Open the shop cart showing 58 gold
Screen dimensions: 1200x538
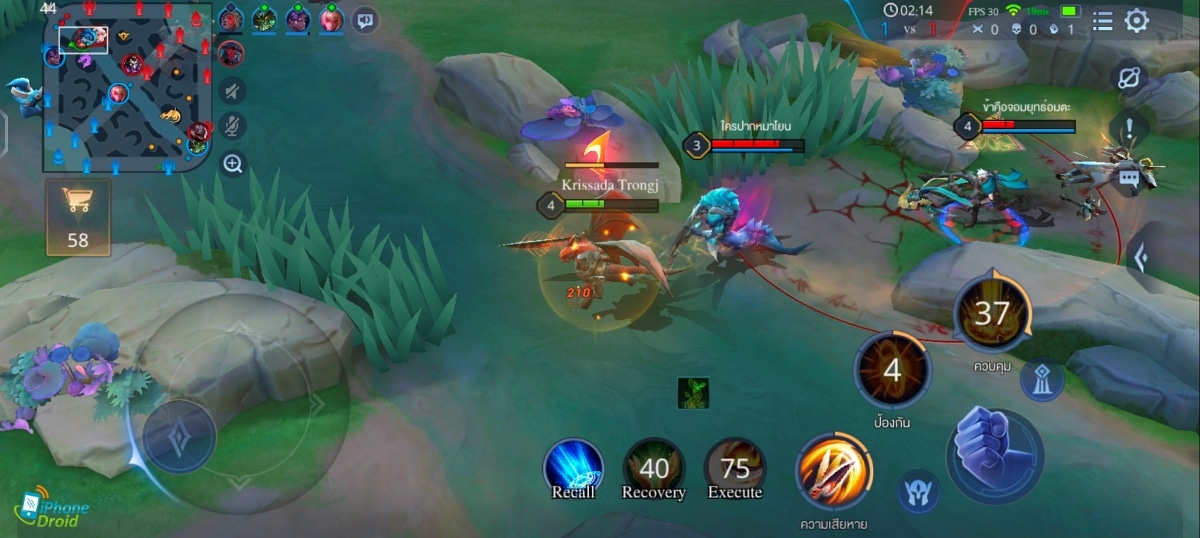tap(77, 217)
